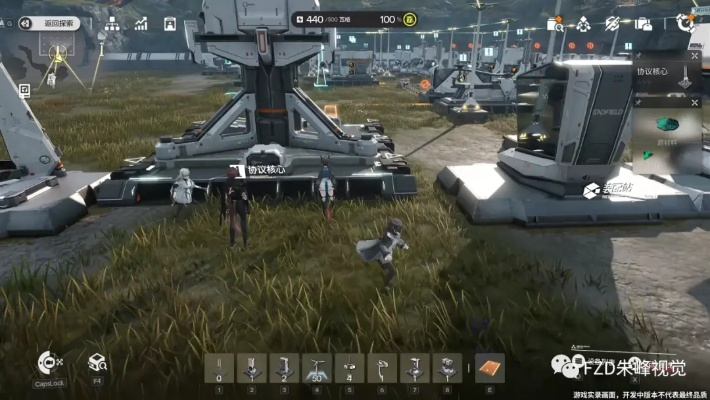Screen dimensions: 710x400
Task: Open the box-with-magnifier search icon at top right
Action: pos(555,23)
